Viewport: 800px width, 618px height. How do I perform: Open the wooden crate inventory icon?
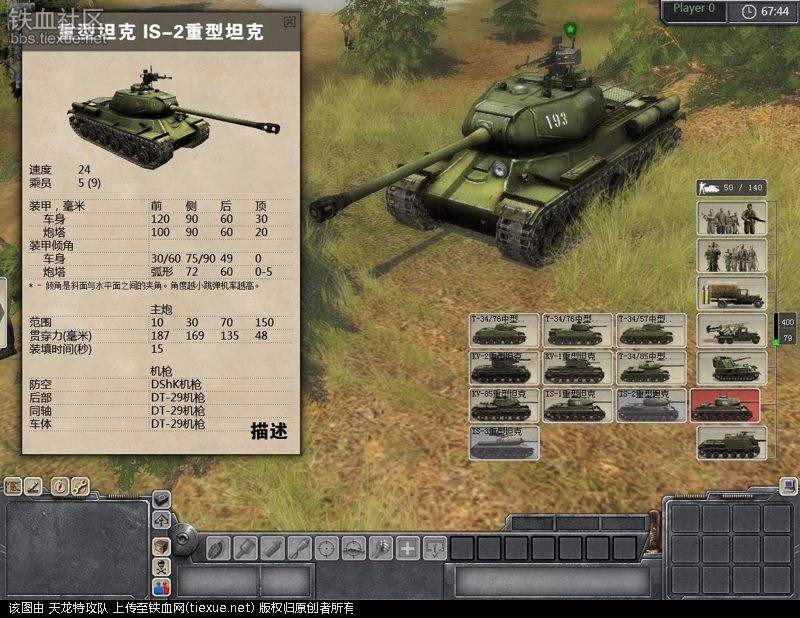161,544
